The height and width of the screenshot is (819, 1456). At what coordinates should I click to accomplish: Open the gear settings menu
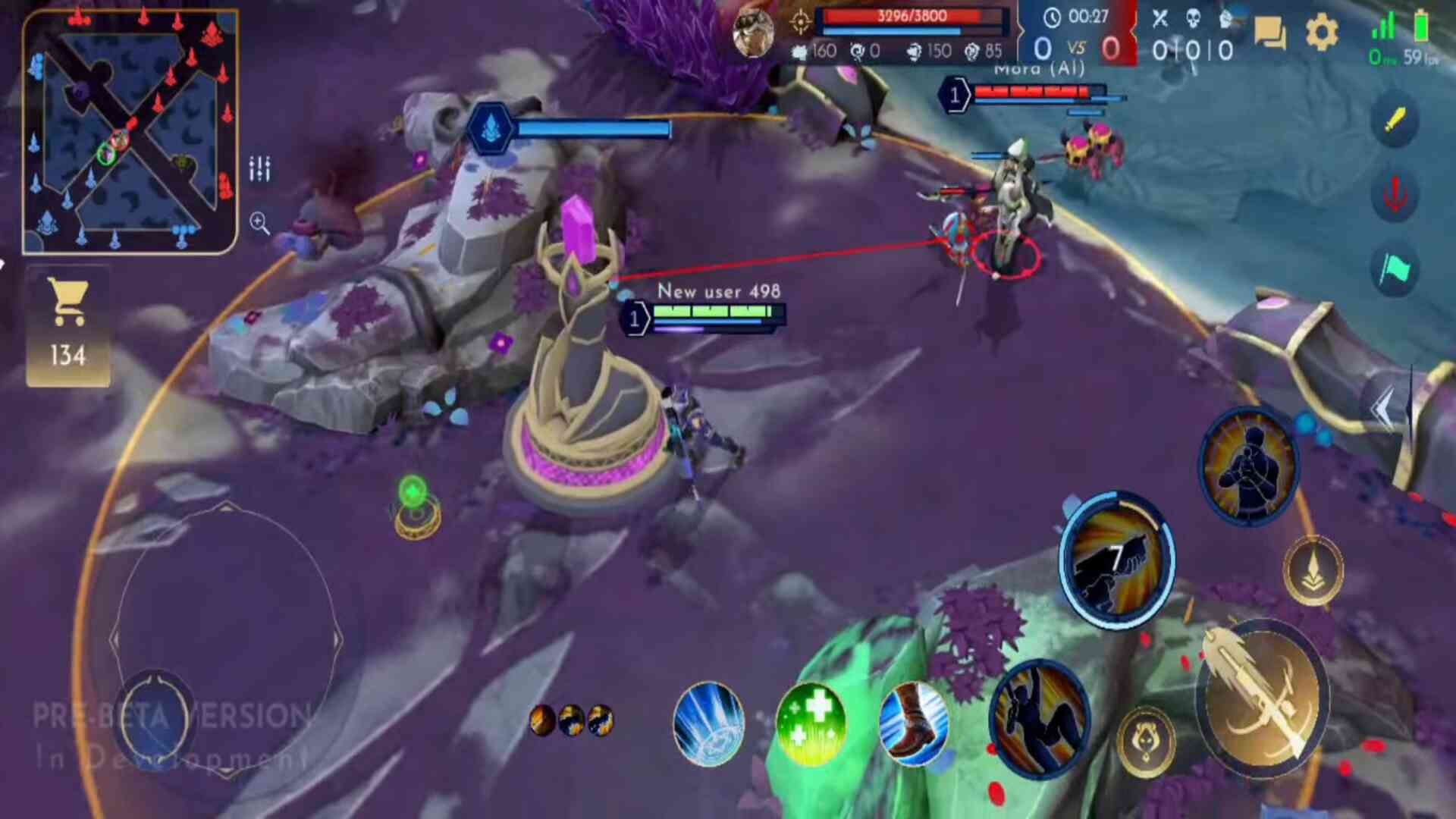(1322, 33)
